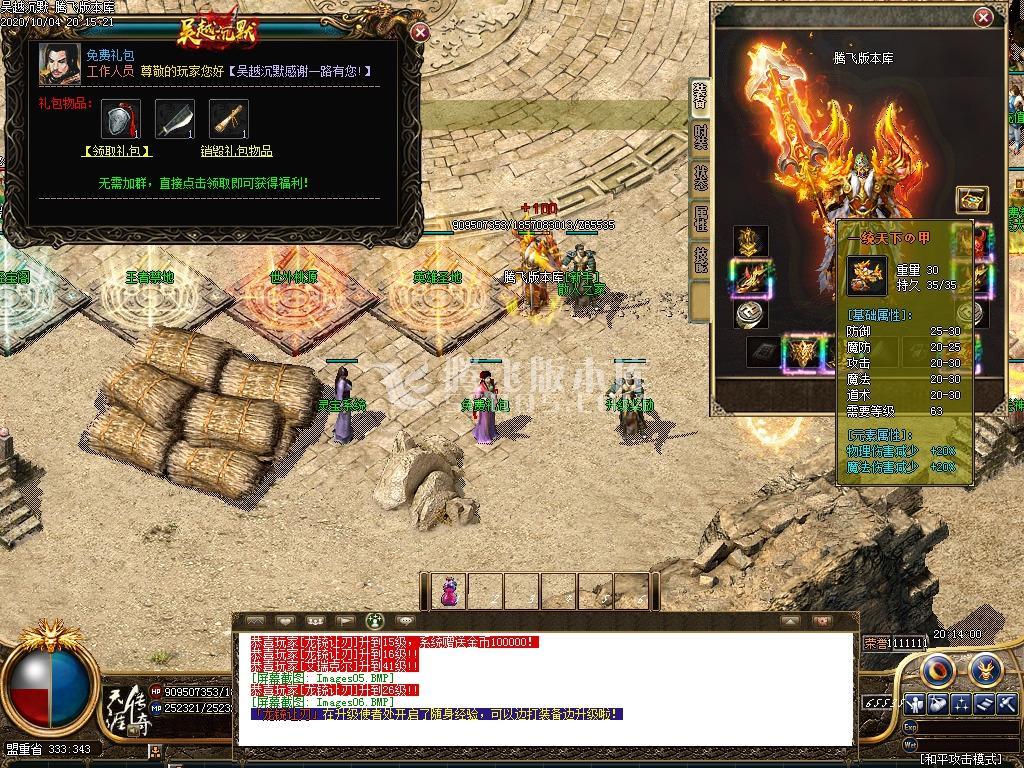
Task: Select the shield gift item icon
Action: 120,119
